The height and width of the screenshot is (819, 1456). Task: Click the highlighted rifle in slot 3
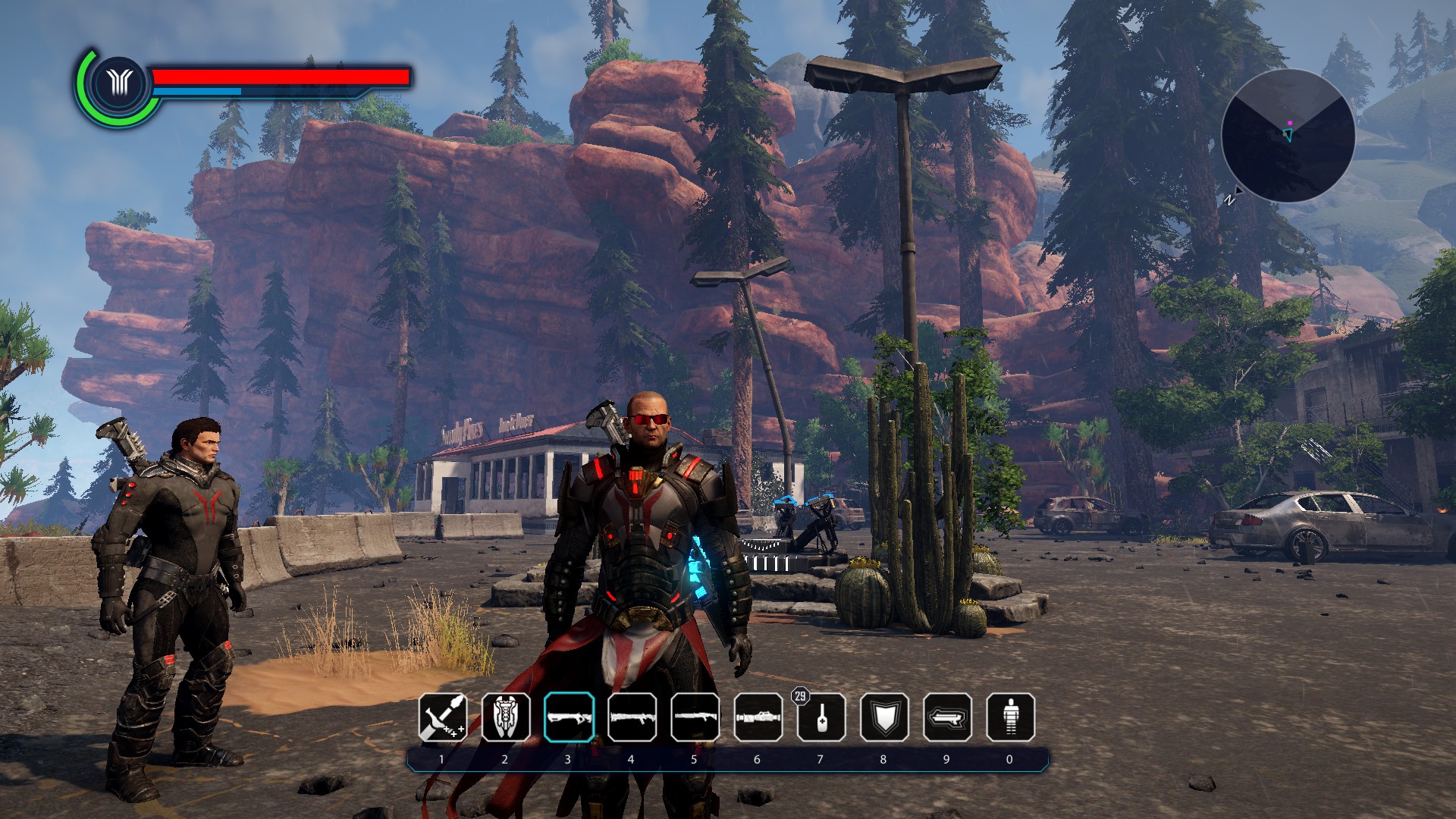click(569, 717)
